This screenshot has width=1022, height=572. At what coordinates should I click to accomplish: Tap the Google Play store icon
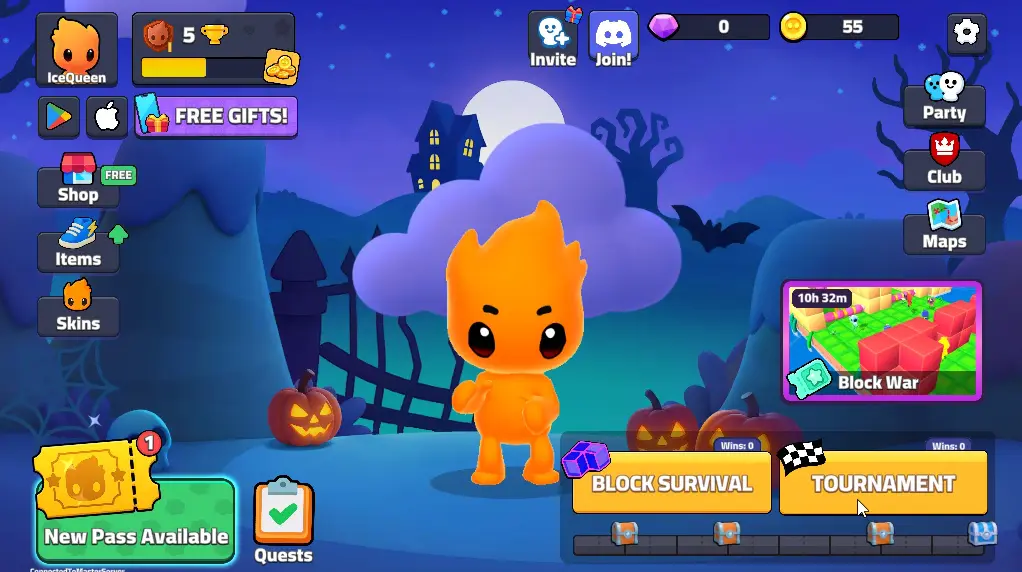(59, 117)
